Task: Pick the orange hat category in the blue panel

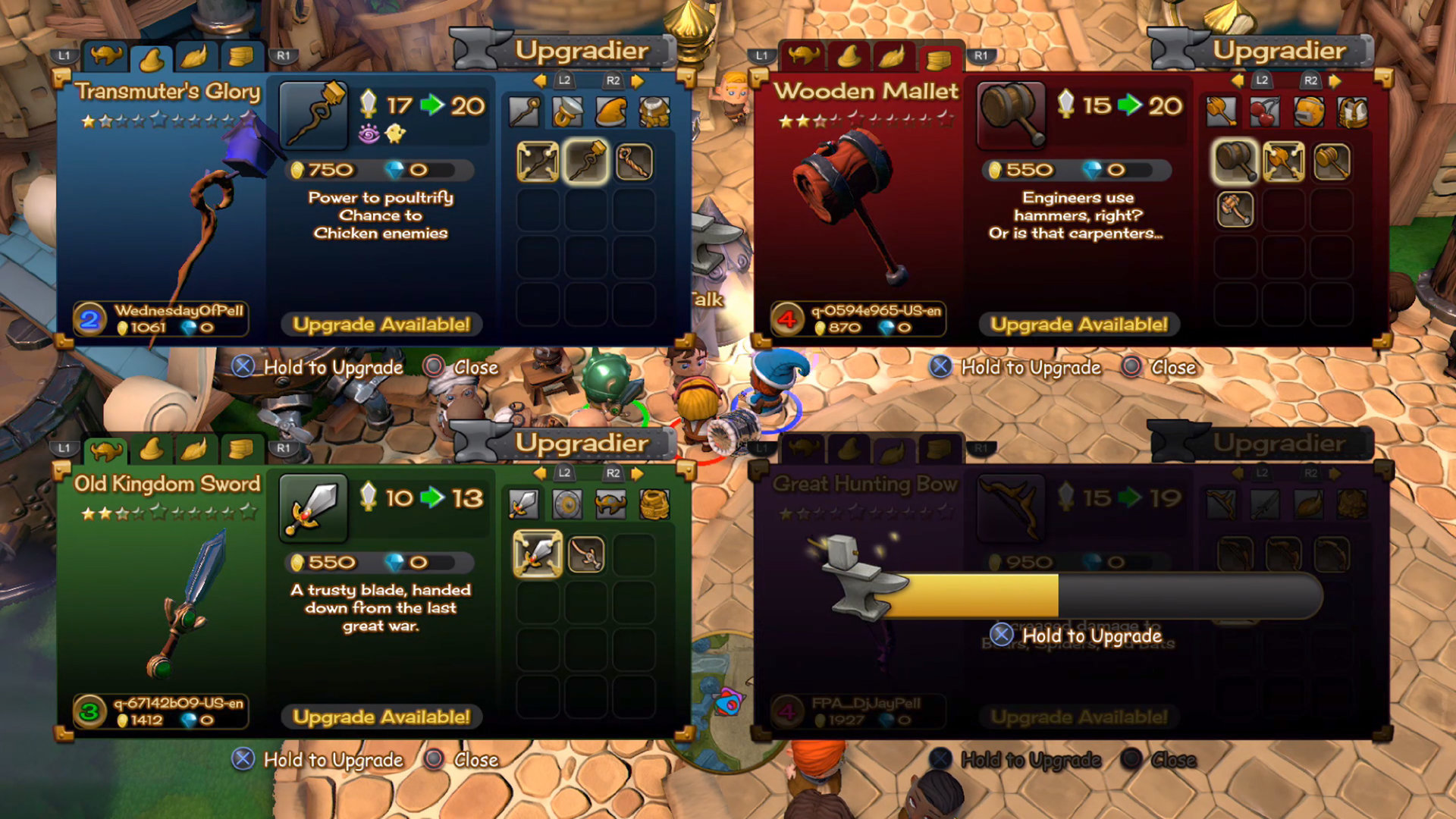Action: pyautogui.click(x=611, y=112)
